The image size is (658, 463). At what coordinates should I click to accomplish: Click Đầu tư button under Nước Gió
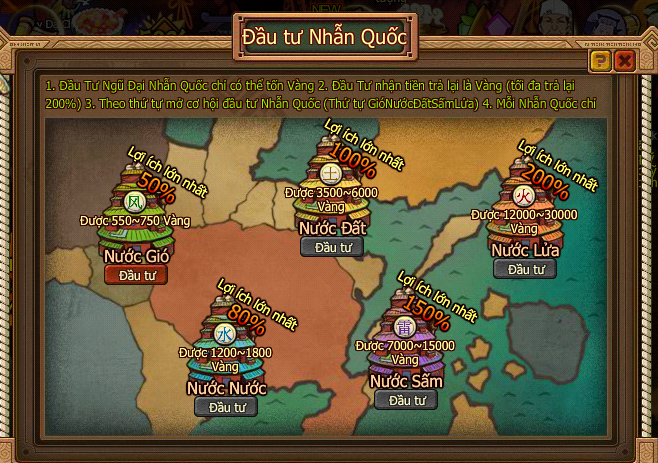pyautogui.click(x=136, y=275)
